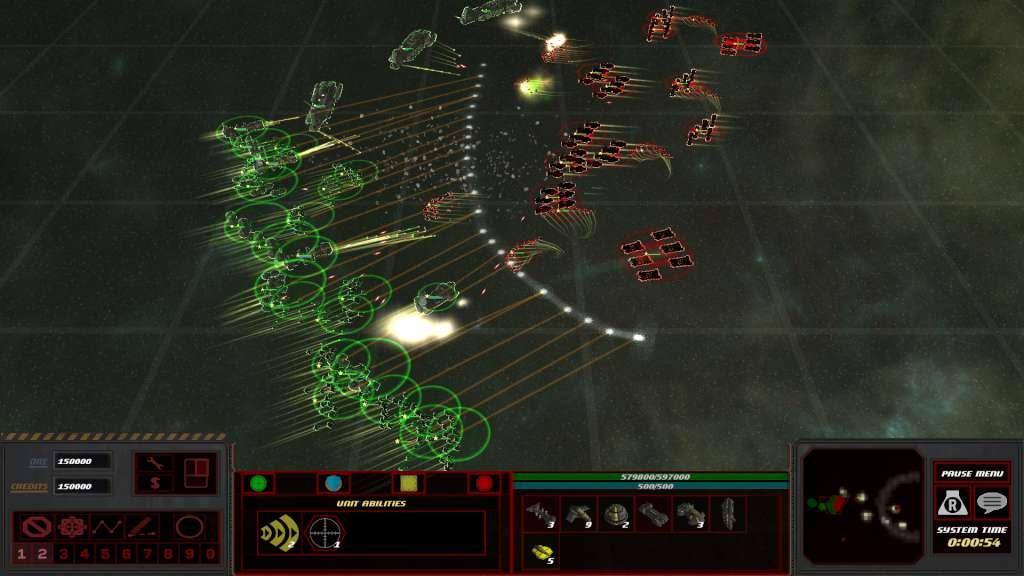The height and width of the screenshot is (576, 1024).
Task: Select control group 2
Action: [x=43, y=553]
